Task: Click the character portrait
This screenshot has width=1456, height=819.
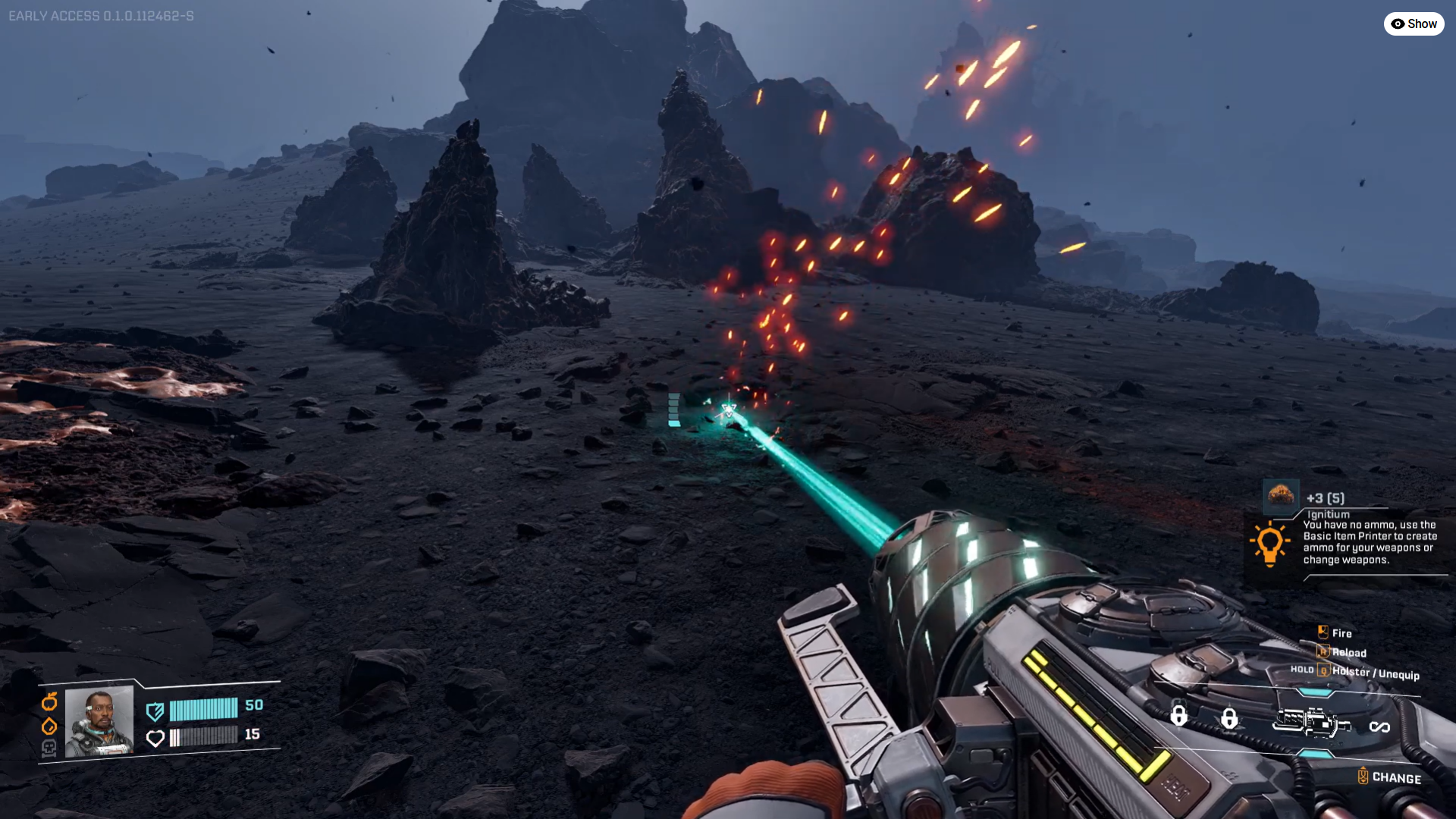Action: coord(99,722)
